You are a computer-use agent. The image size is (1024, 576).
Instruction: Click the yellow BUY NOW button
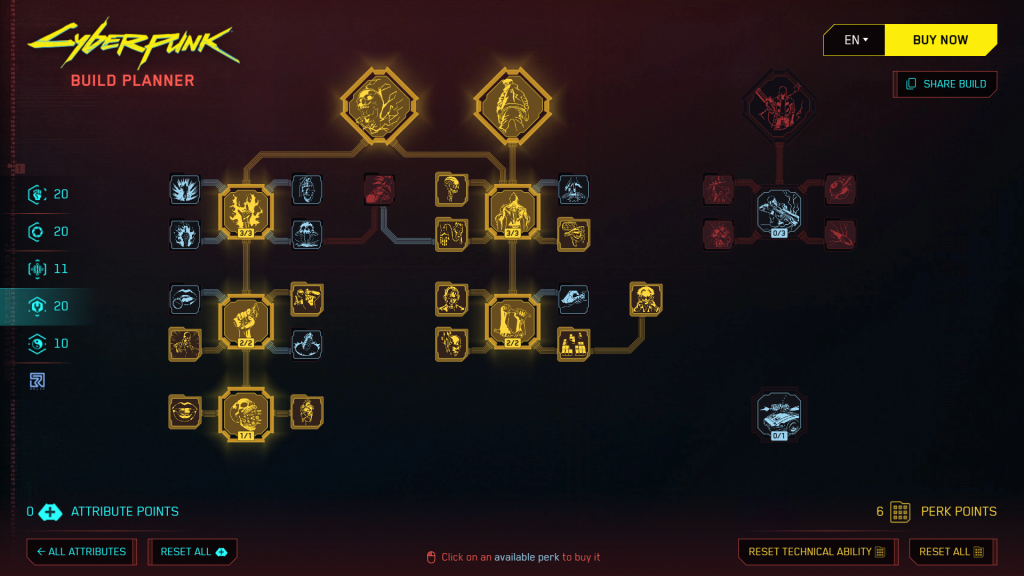point(940,40)
